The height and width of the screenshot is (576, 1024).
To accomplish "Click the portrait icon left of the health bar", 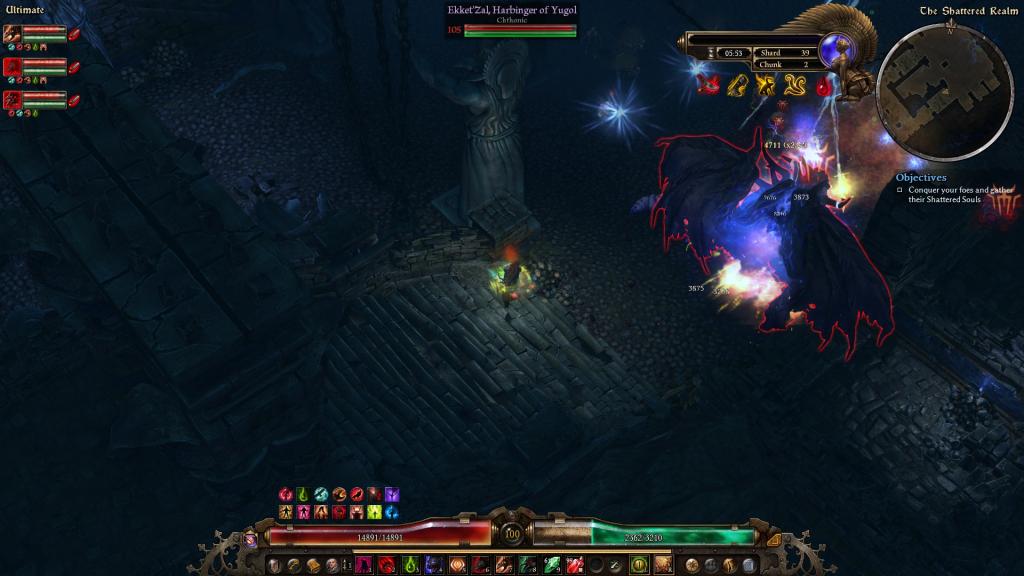I will coord(250,538).
